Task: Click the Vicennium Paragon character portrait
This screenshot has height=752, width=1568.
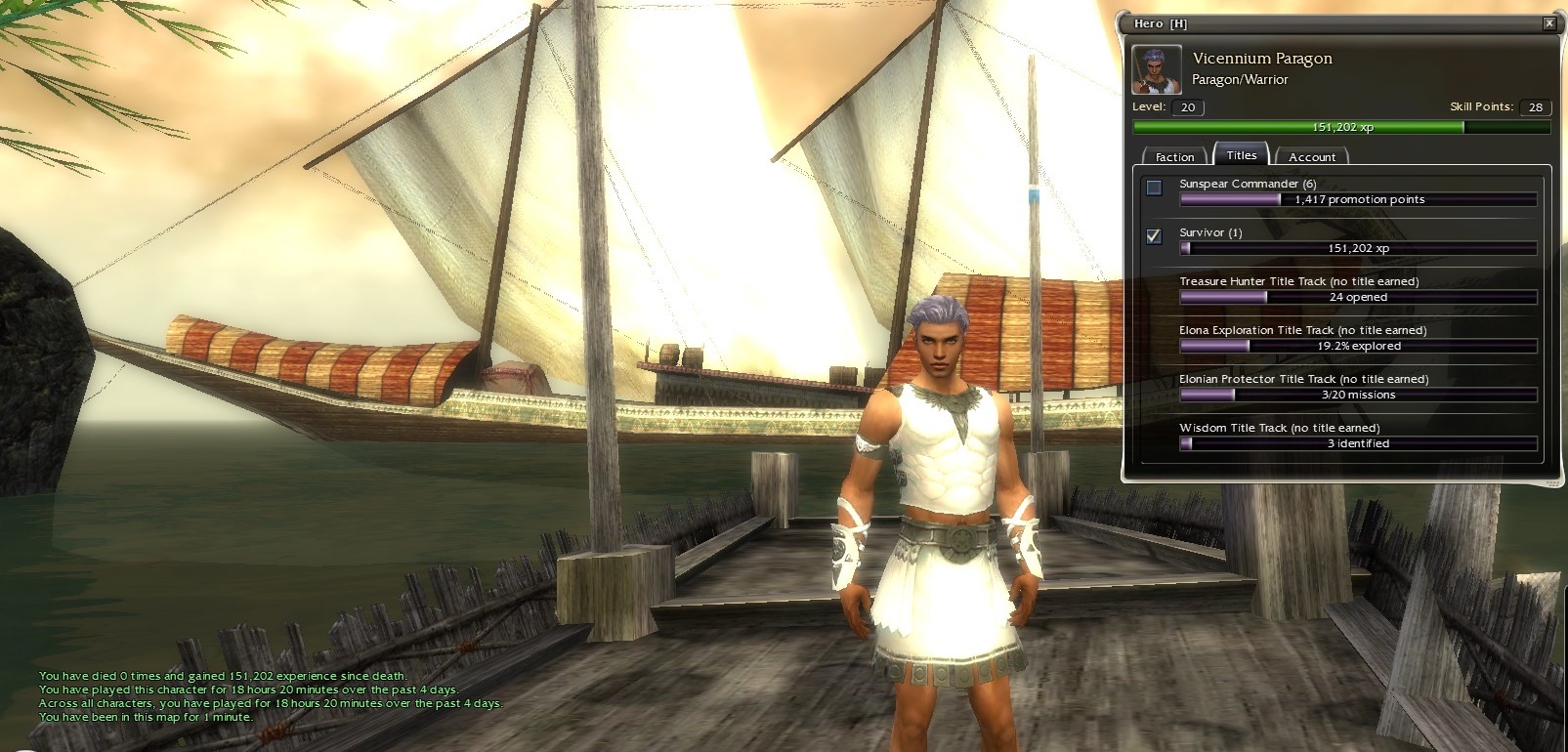Action: pyautogui.click(x=1157, y=69)
